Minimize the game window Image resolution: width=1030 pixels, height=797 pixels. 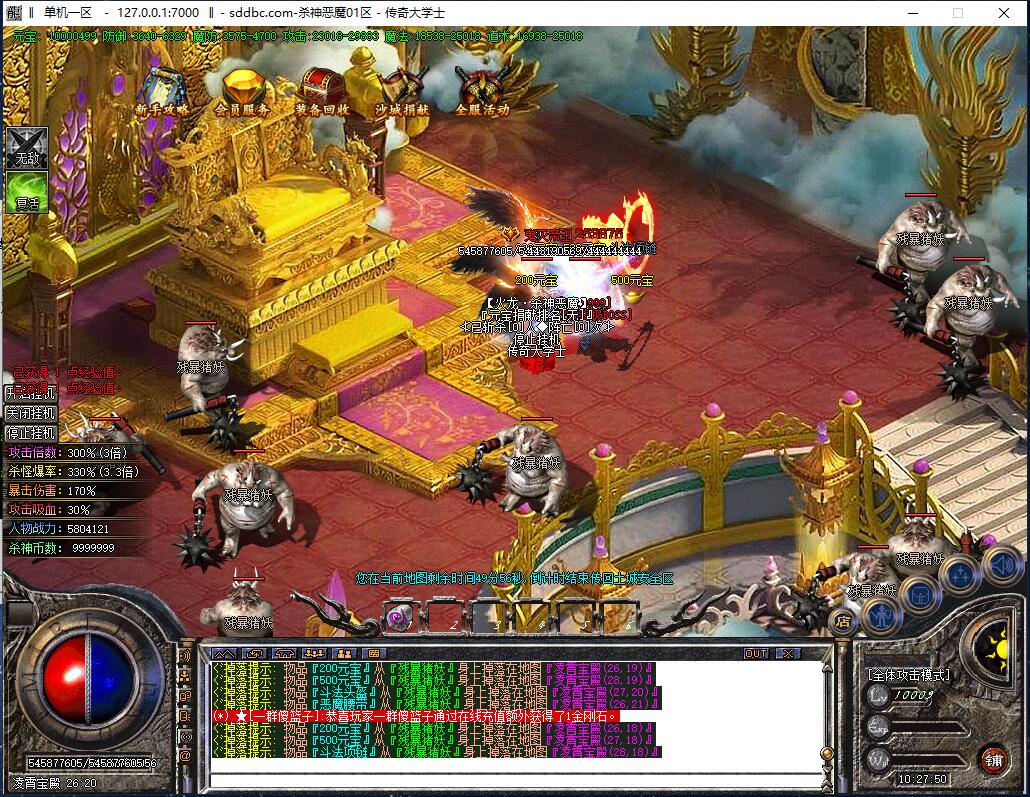tap(911, 13)
